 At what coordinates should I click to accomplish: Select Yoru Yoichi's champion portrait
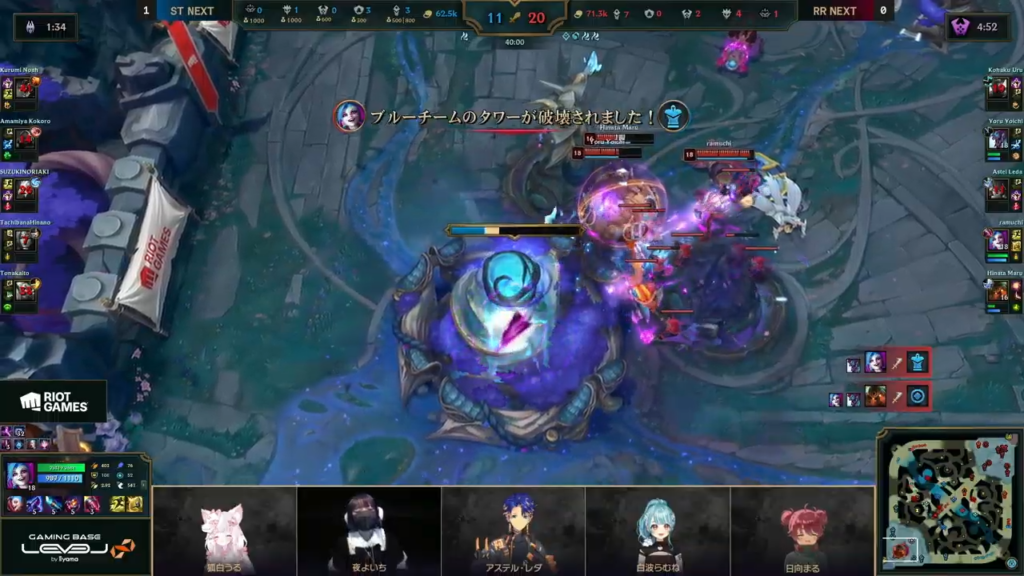(x=998, y=140)
